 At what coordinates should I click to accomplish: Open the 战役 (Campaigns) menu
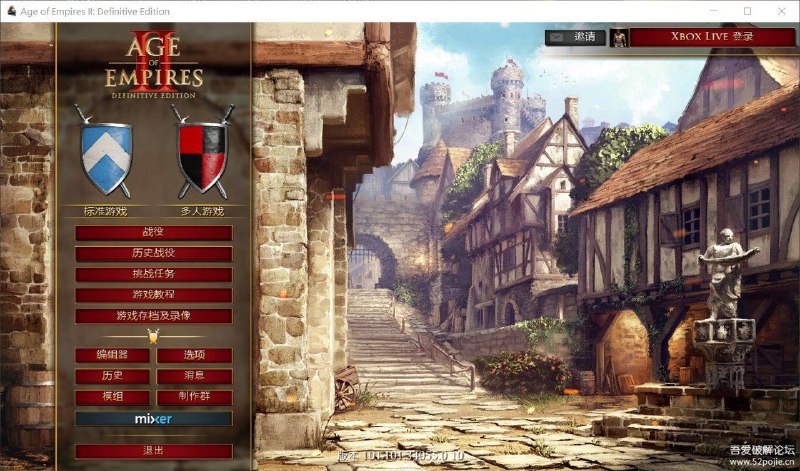pyautogui.click(x=153, y=233)
